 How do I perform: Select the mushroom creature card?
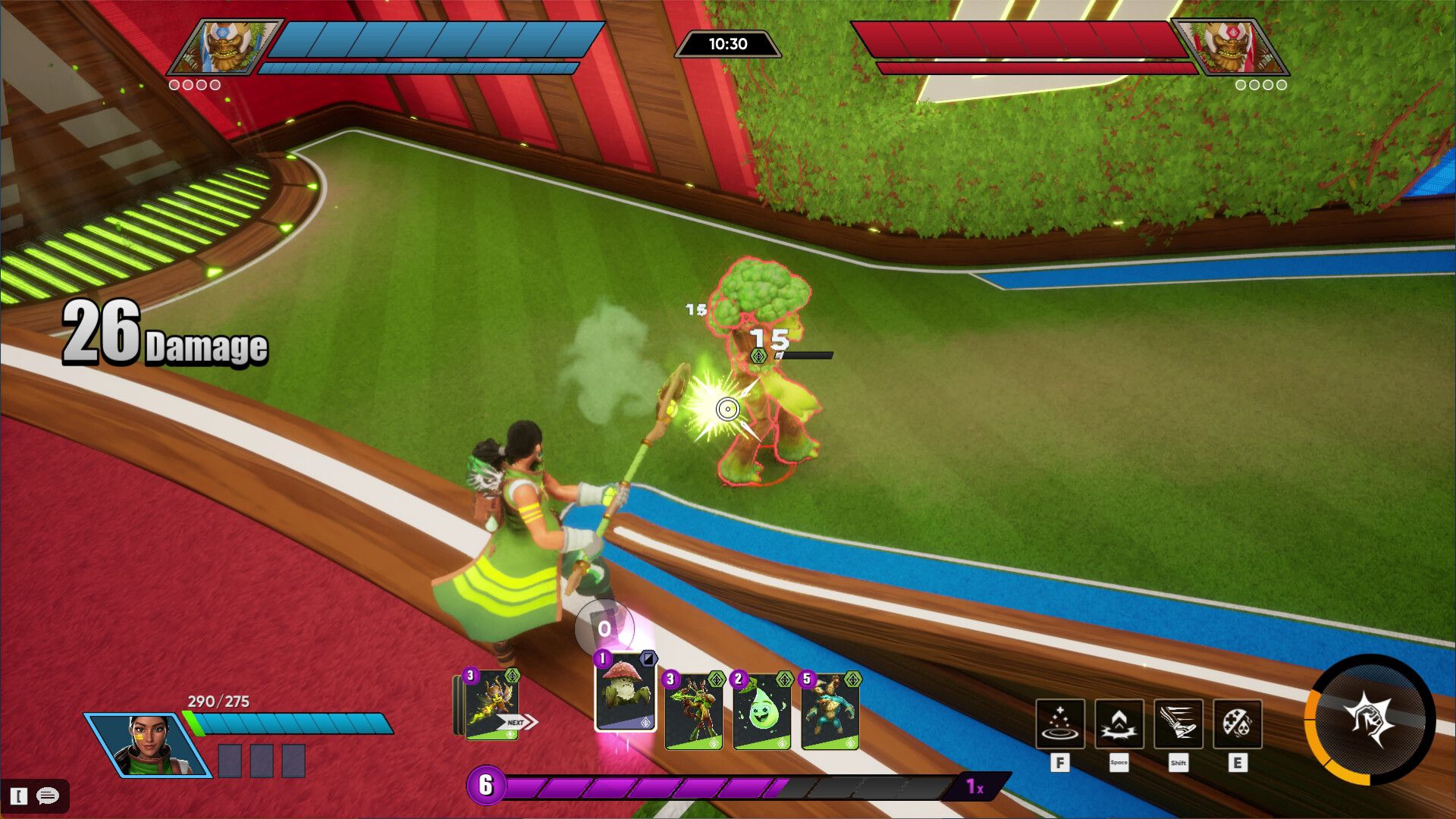point(626,693)
